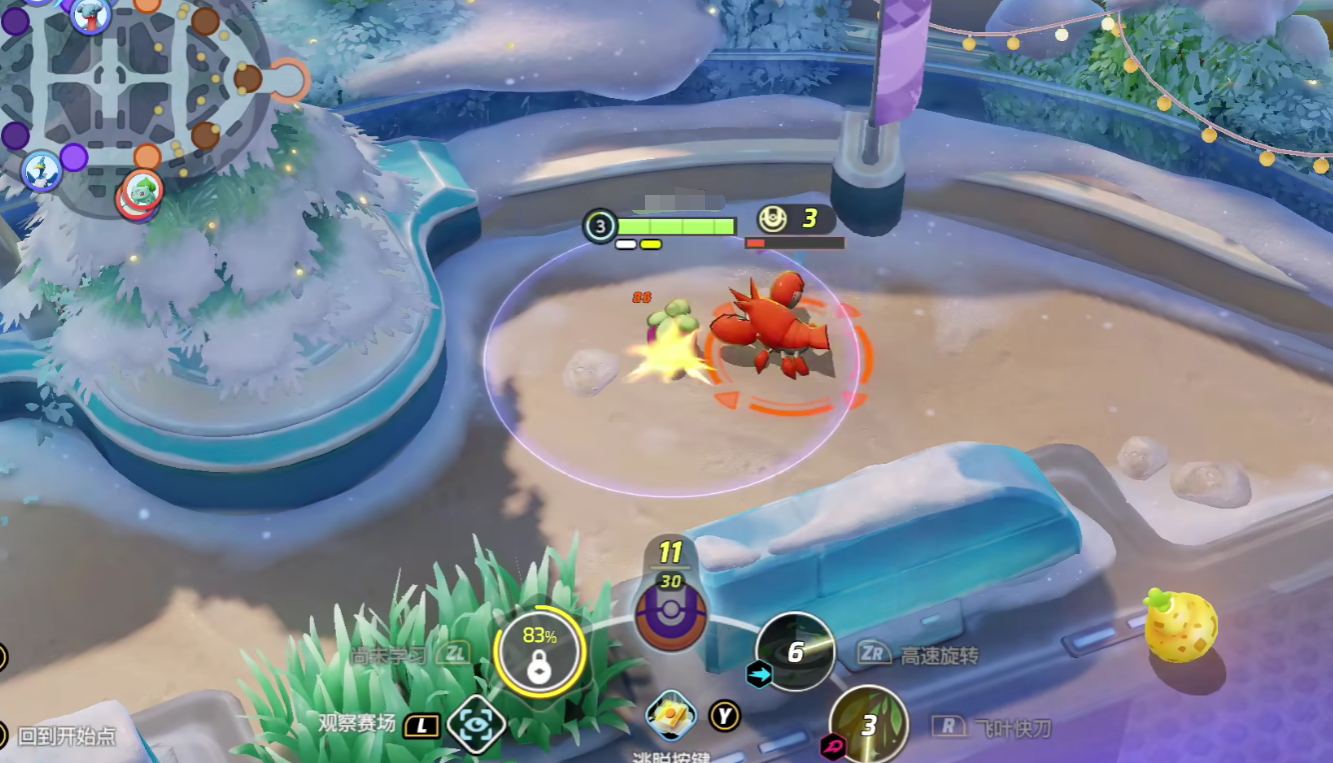Viewport: 1333px width, 763px height.
Task: Use the Razor Leaf (飞叶快刀) skill
Action: pyautogui.click(x=868, y=724)
